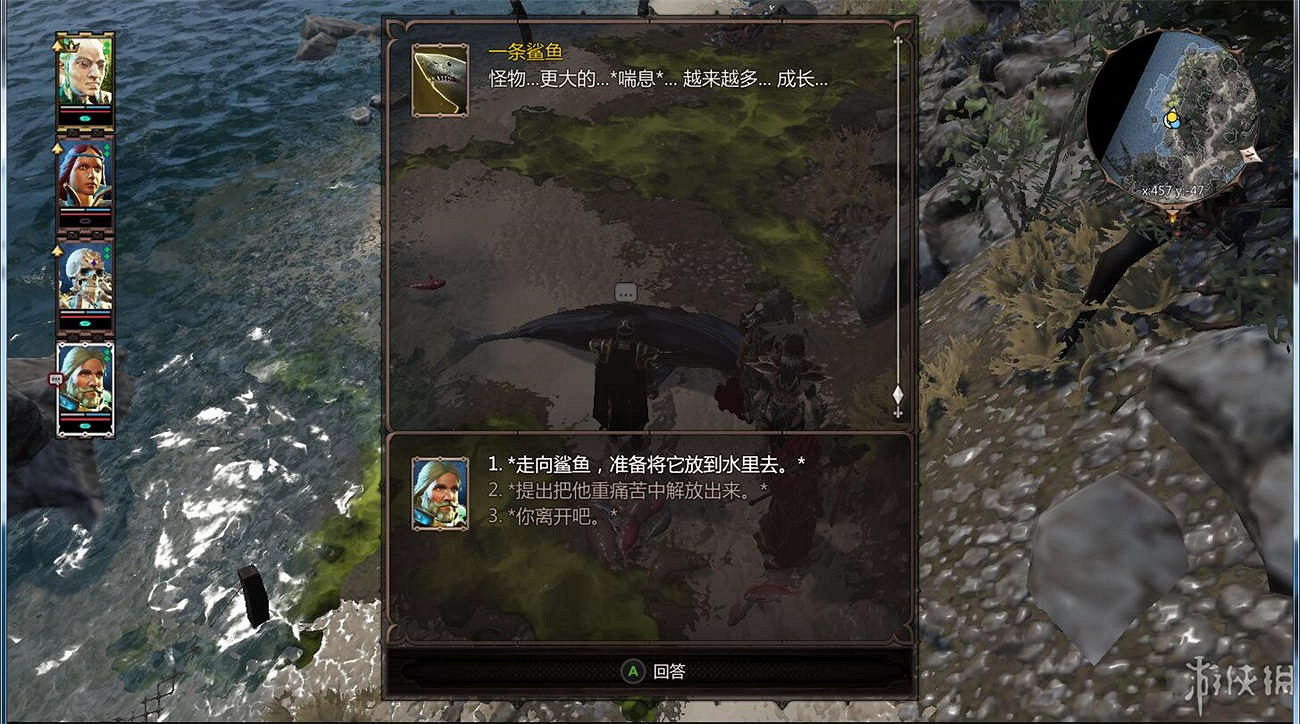The height and width of the screenshot is (724, 1300).
Task: Select the red-haired woman's party portrait
Action: click(x=89, y=180)
